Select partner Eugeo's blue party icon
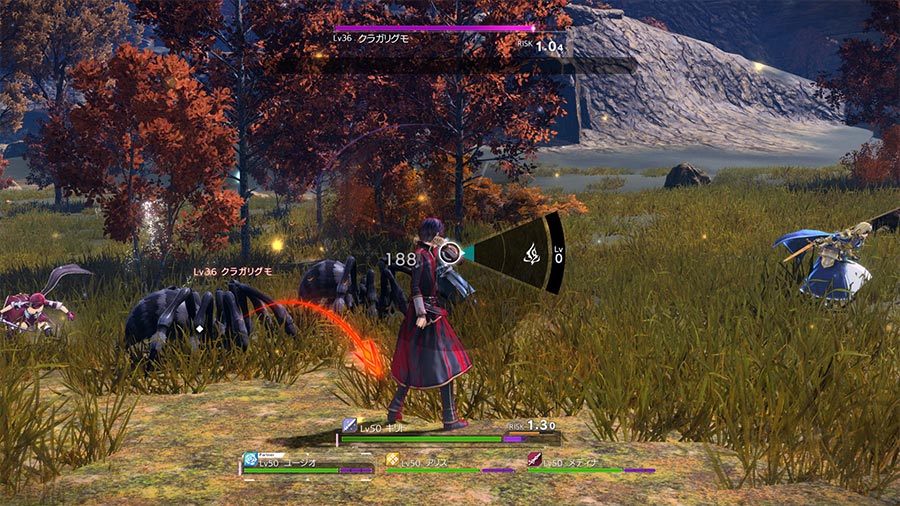Viewport: 900px width, 506px height. [250, 461]
